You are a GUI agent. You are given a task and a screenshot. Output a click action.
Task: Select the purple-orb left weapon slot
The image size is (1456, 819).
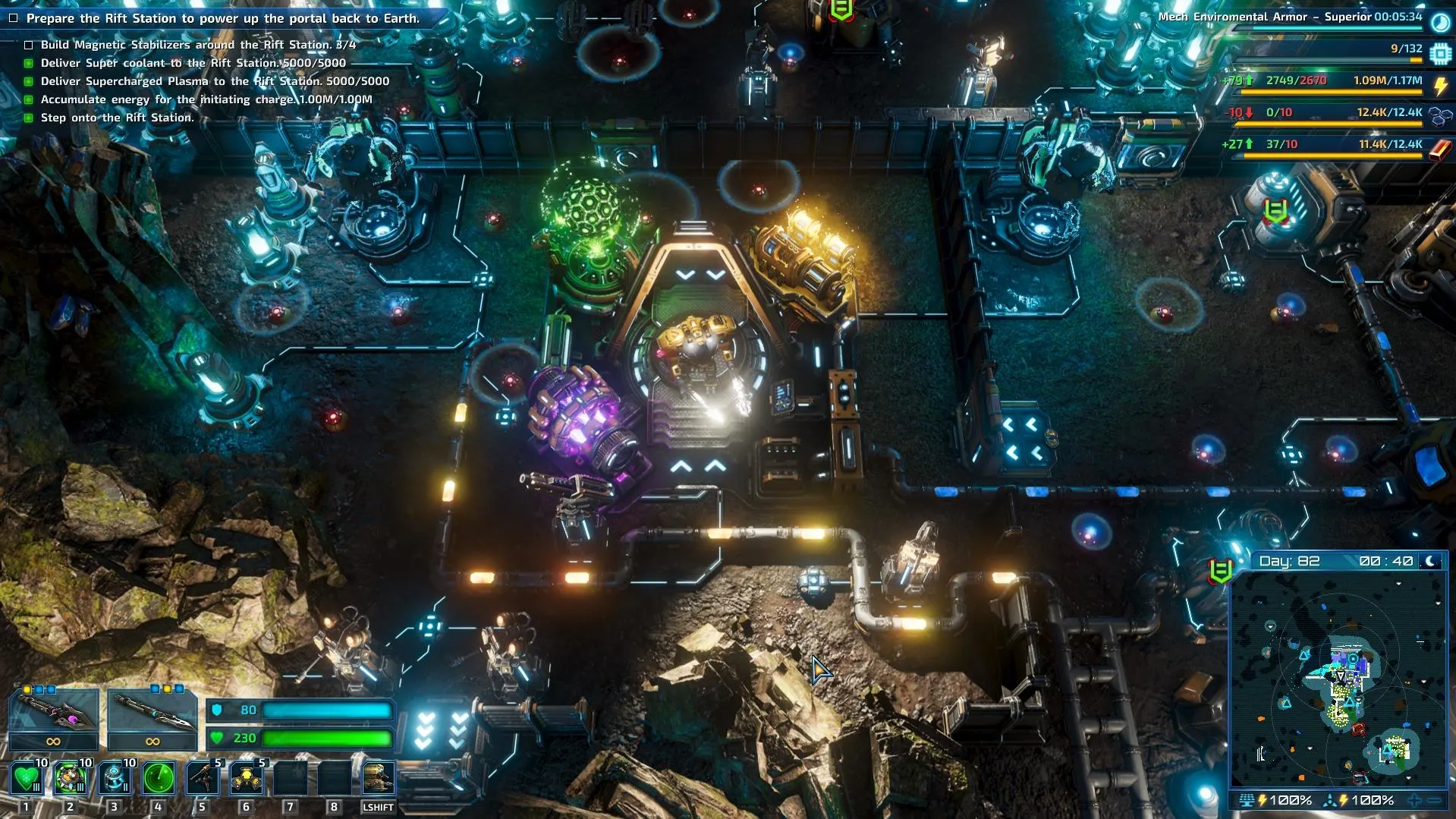[53, 712]
